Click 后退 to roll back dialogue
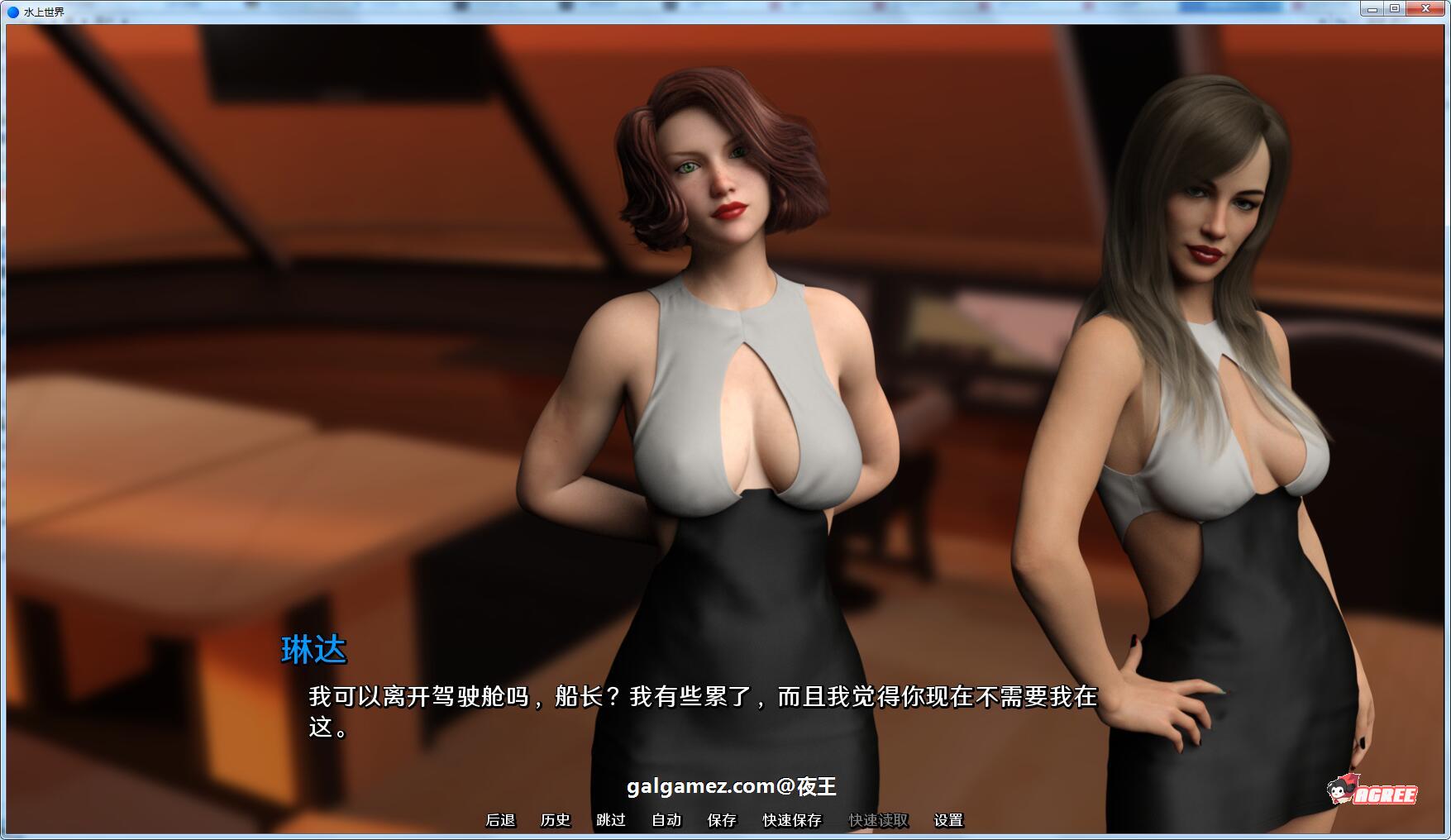The image size is (1451, 840). click(501, 820)
